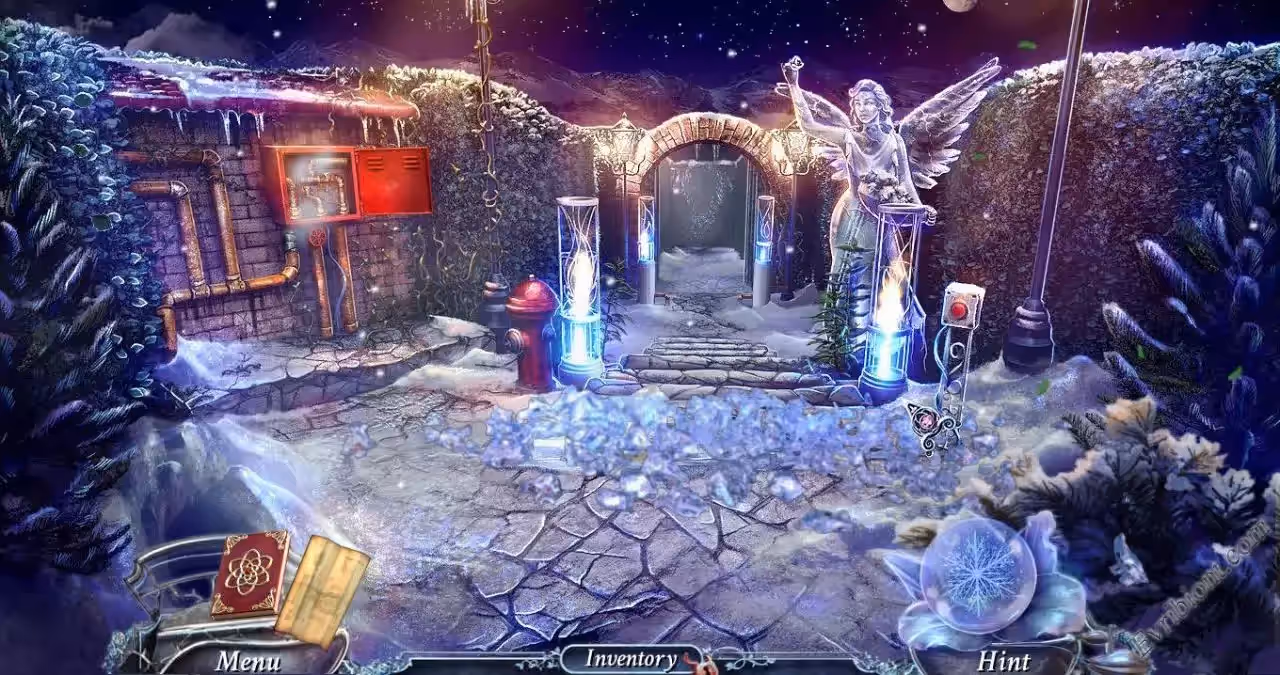Image resolution: width=1280 pixels, height=675 pixels.
Task: Expand the Inventory panel
Action: 630,658
